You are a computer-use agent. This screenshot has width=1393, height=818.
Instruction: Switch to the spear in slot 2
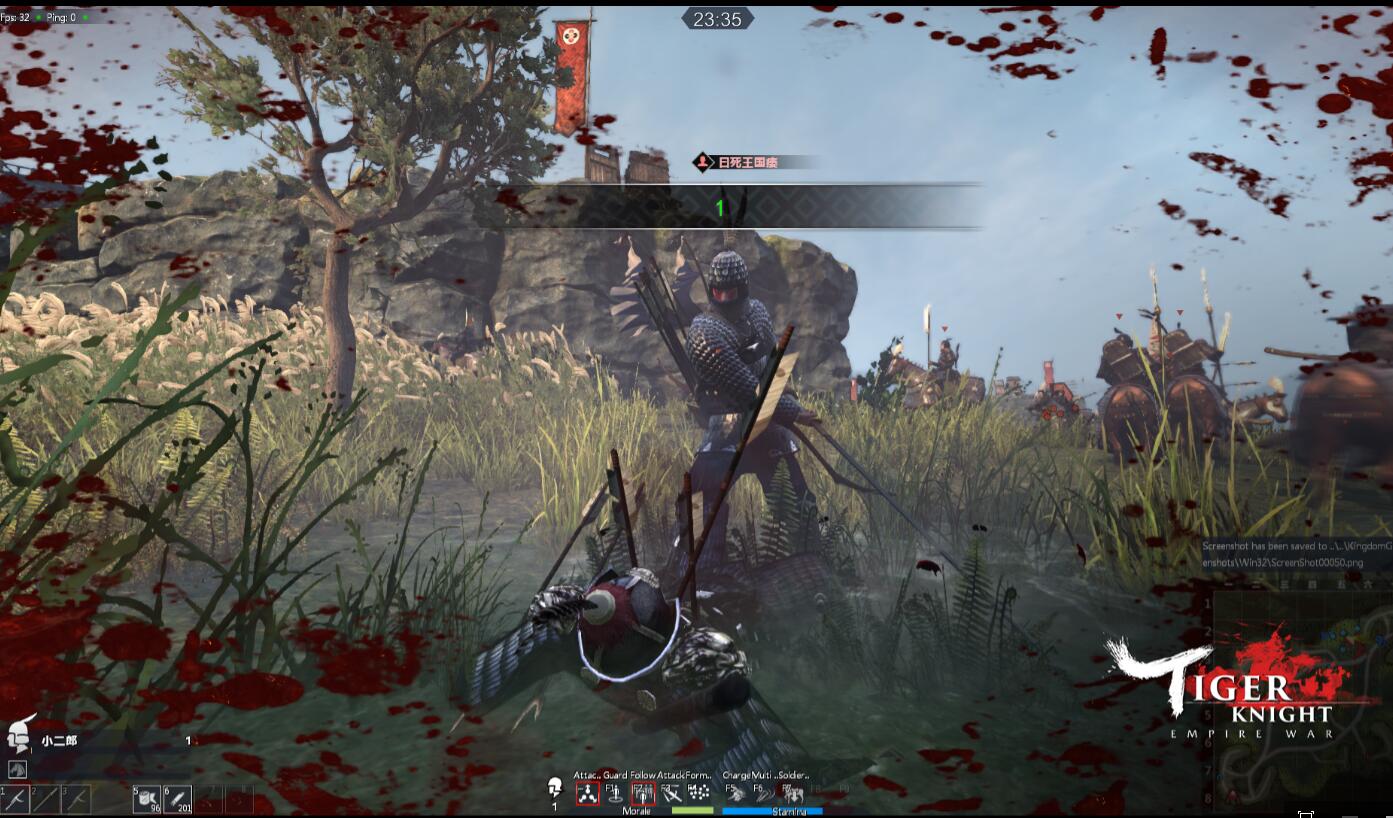click(47, 799)
